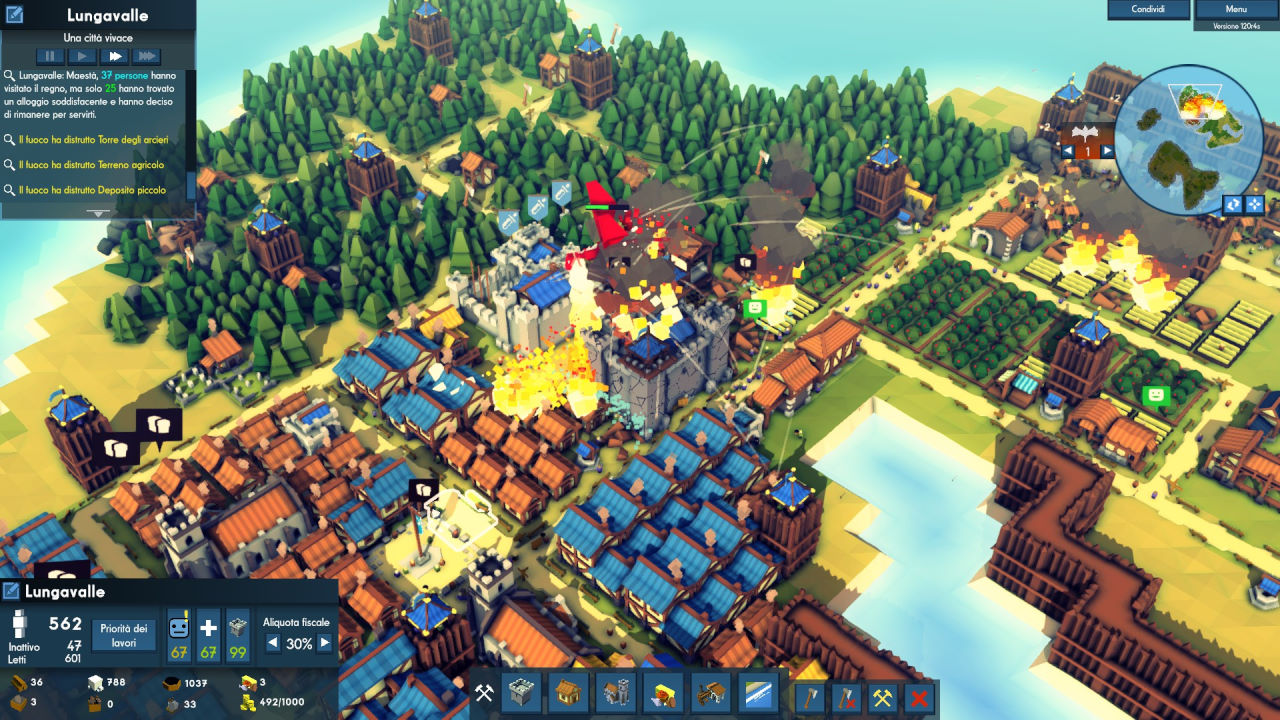Set game to normal play speed
The image size is (1280, 720).
tap(82, 57)
